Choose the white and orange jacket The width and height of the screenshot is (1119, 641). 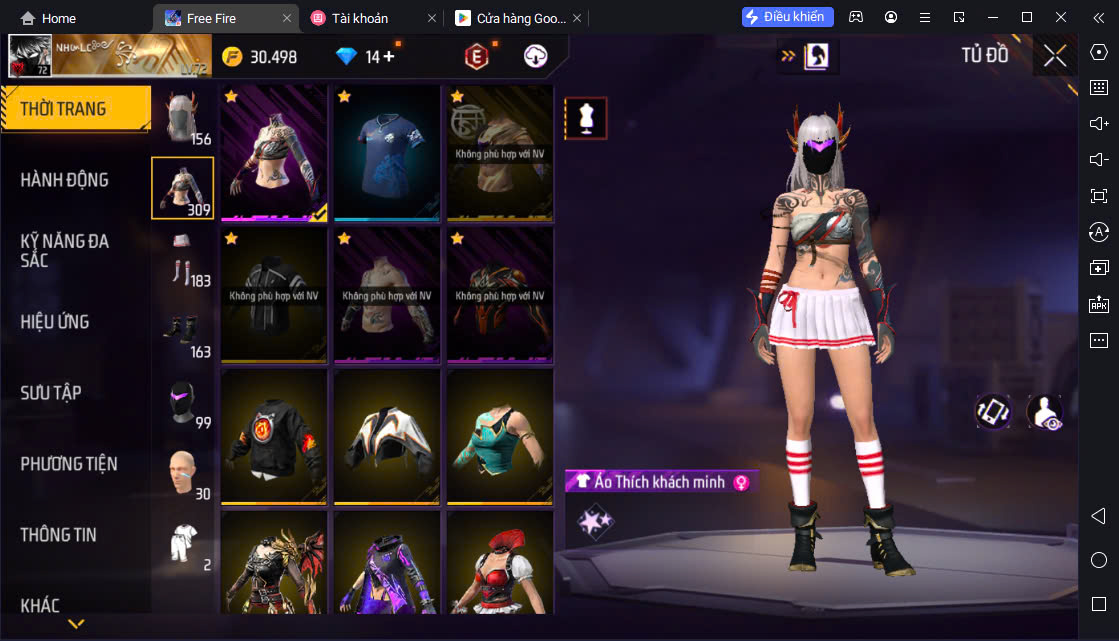point(387,437)
